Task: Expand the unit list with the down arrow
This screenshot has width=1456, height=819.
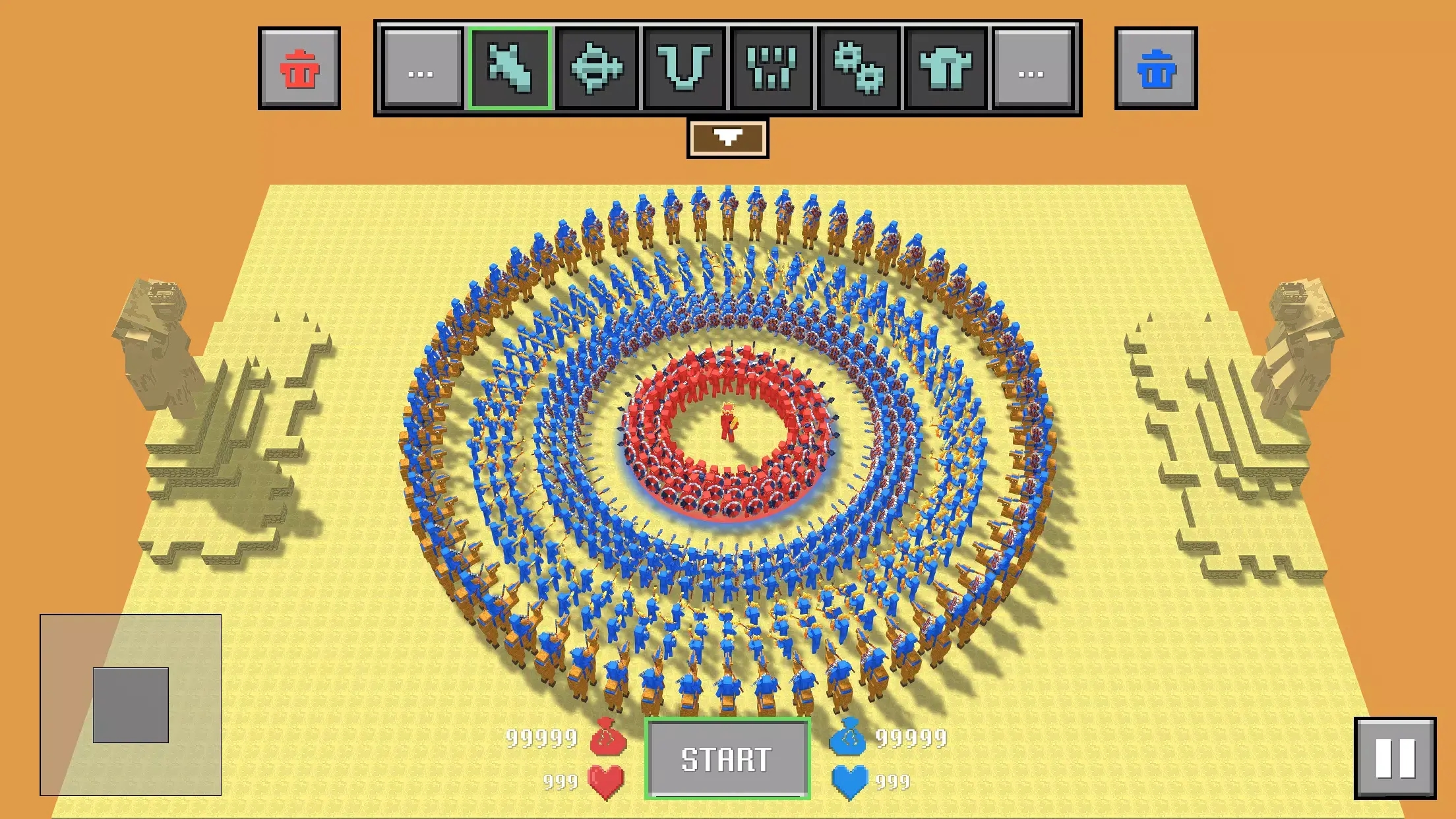Action: pyautogui.click(x=727, y=138)
